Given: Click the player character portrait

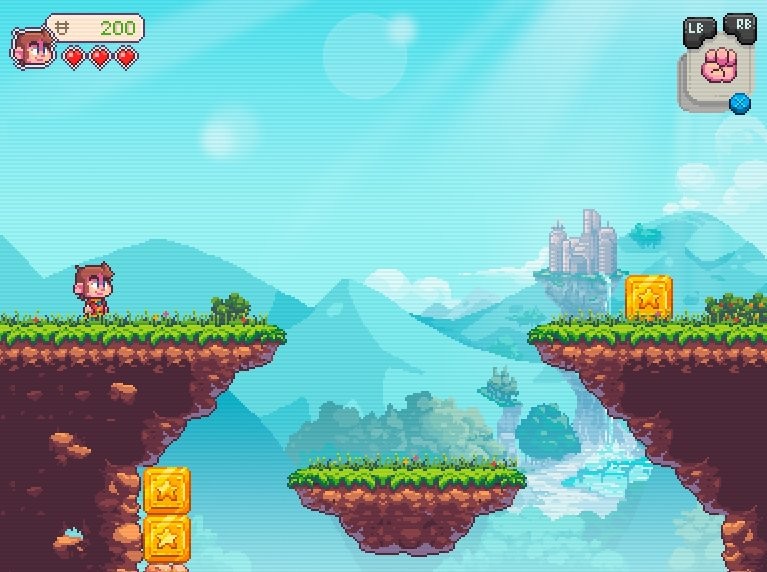Looking at the screenshot, I should tap(31, 46).
